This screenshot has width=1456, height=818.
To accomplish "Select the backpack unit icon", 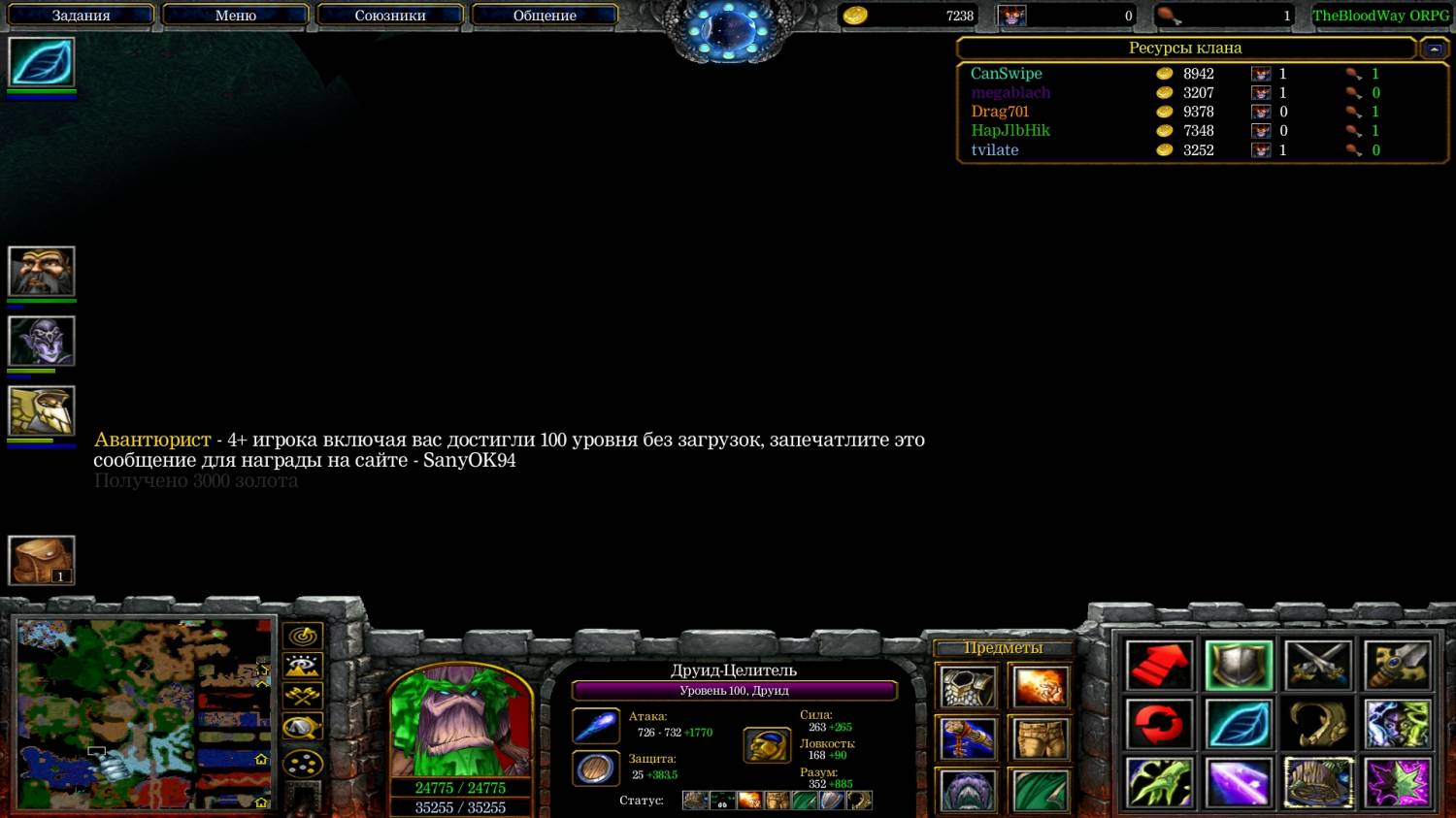I will [x=42, y=560].
